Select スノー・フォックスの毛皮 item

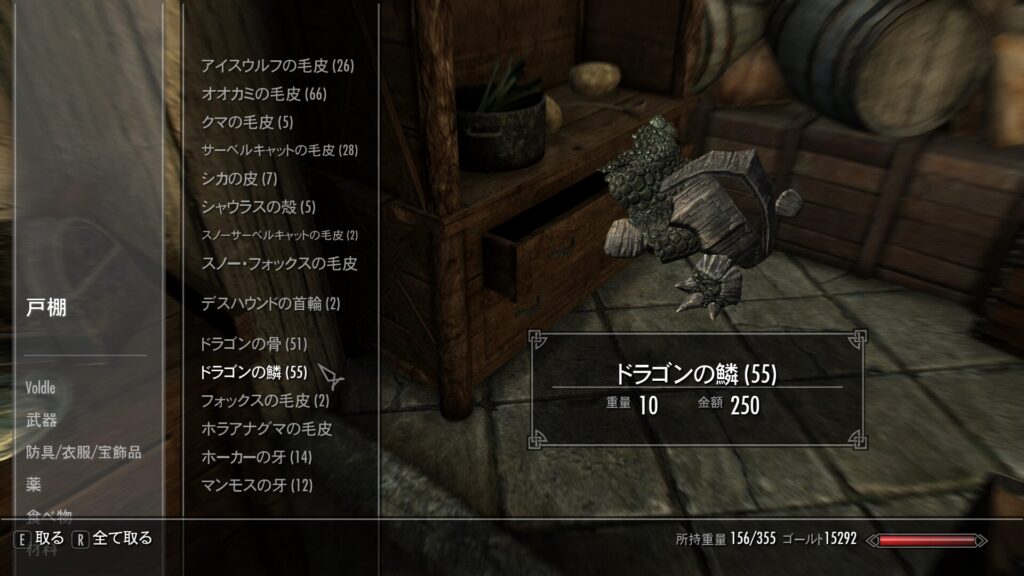[279, 264]
